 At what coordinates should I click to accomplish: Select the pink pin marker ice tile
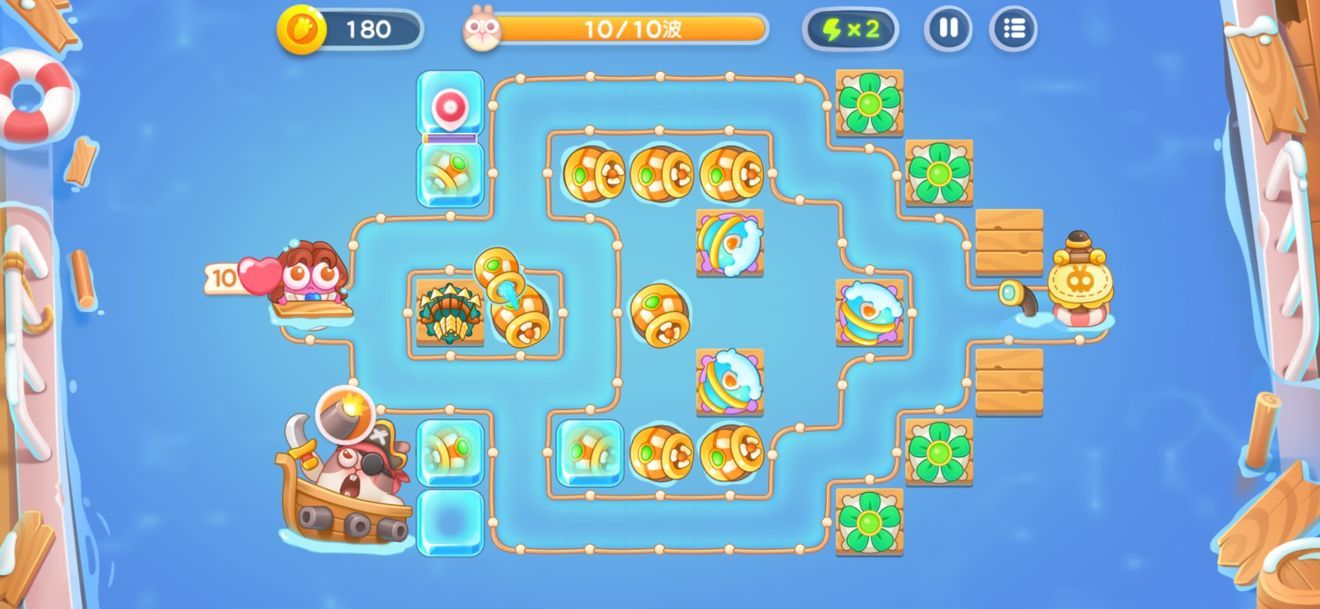(x=449, y=103)
